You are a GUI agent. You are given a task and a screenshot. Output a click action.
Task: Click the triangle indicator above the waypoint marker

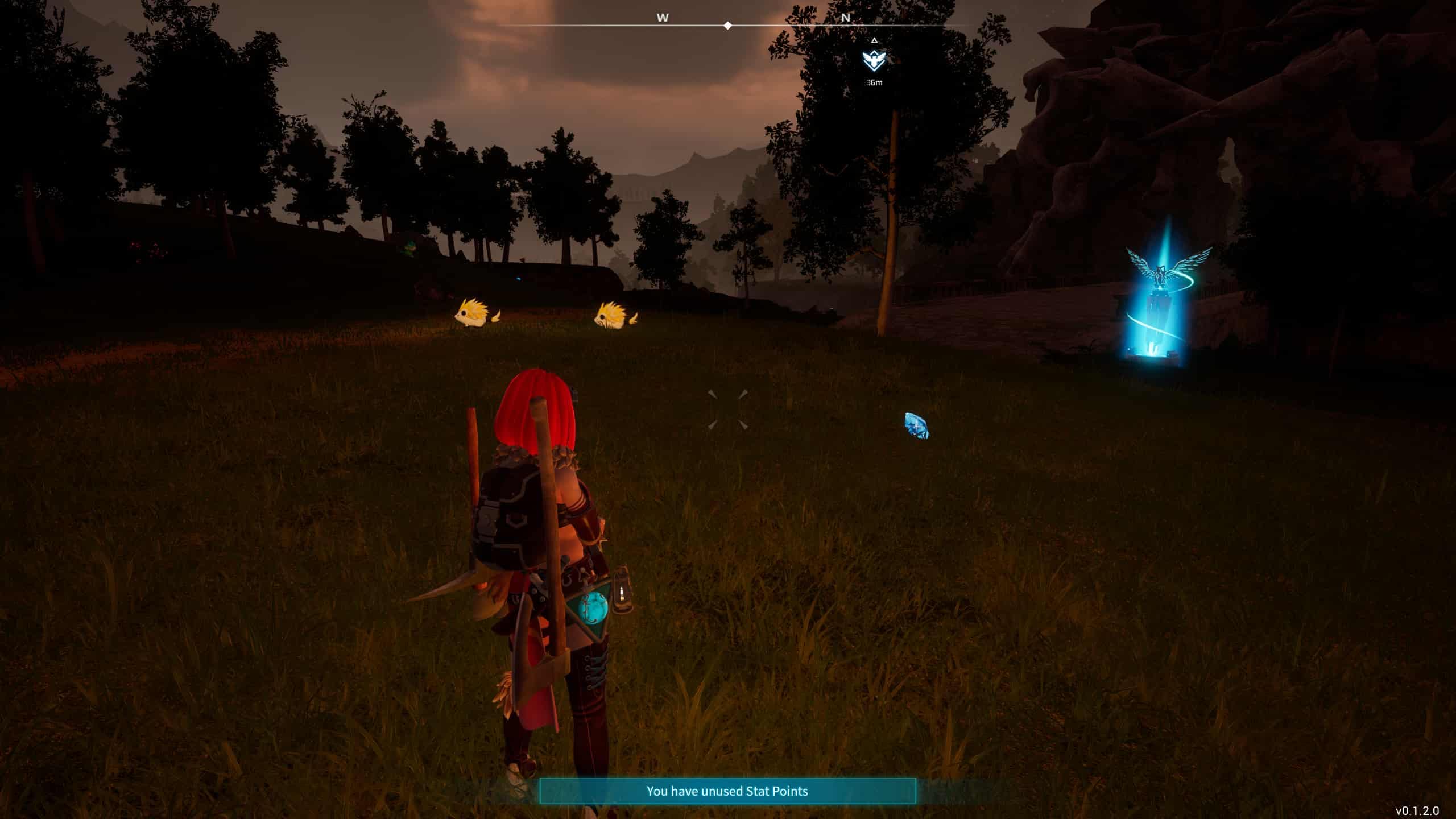(874, 41)
